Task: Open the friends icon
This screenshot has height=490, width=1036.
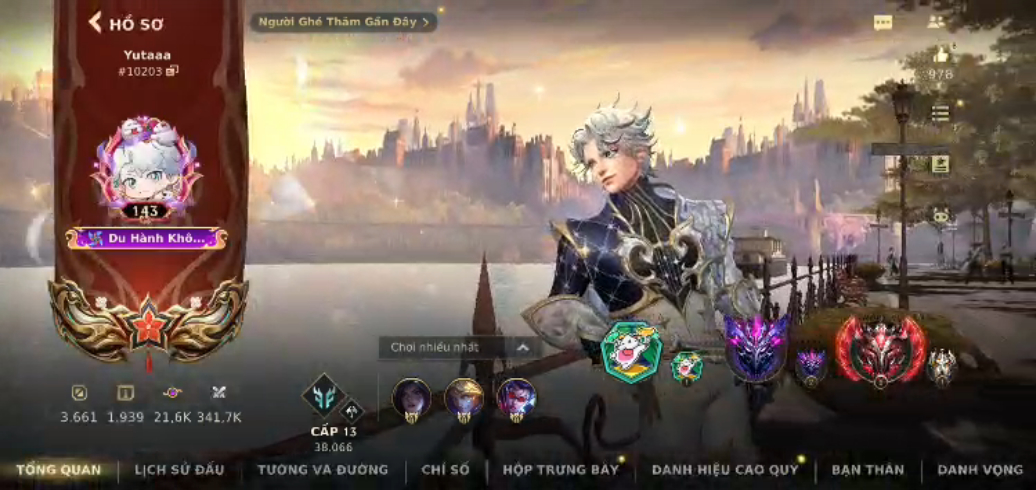Action: [x=935, y=22]
